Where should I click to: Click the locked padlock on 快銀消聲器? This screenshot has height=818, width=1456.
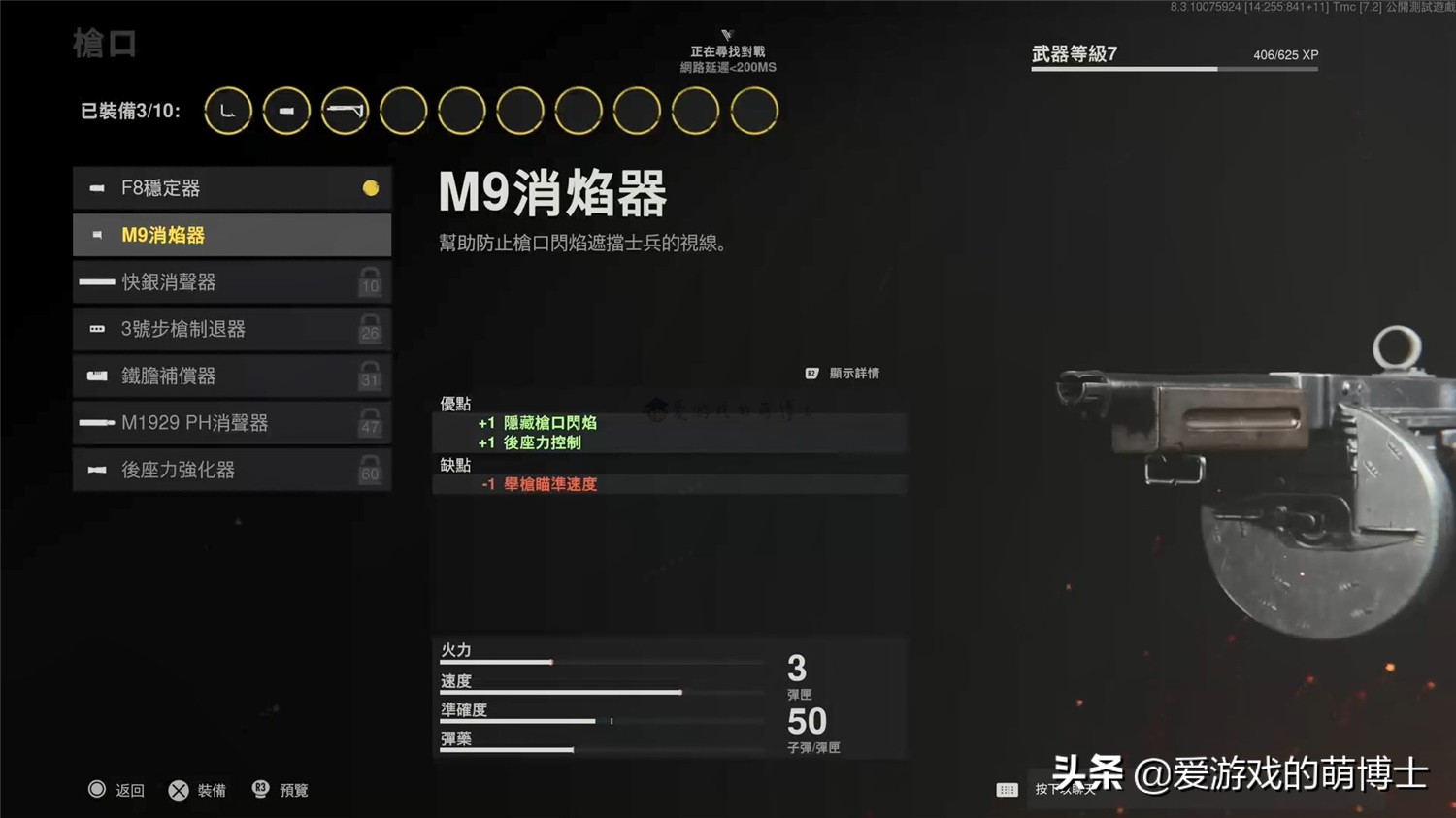[x=369, y=282]
